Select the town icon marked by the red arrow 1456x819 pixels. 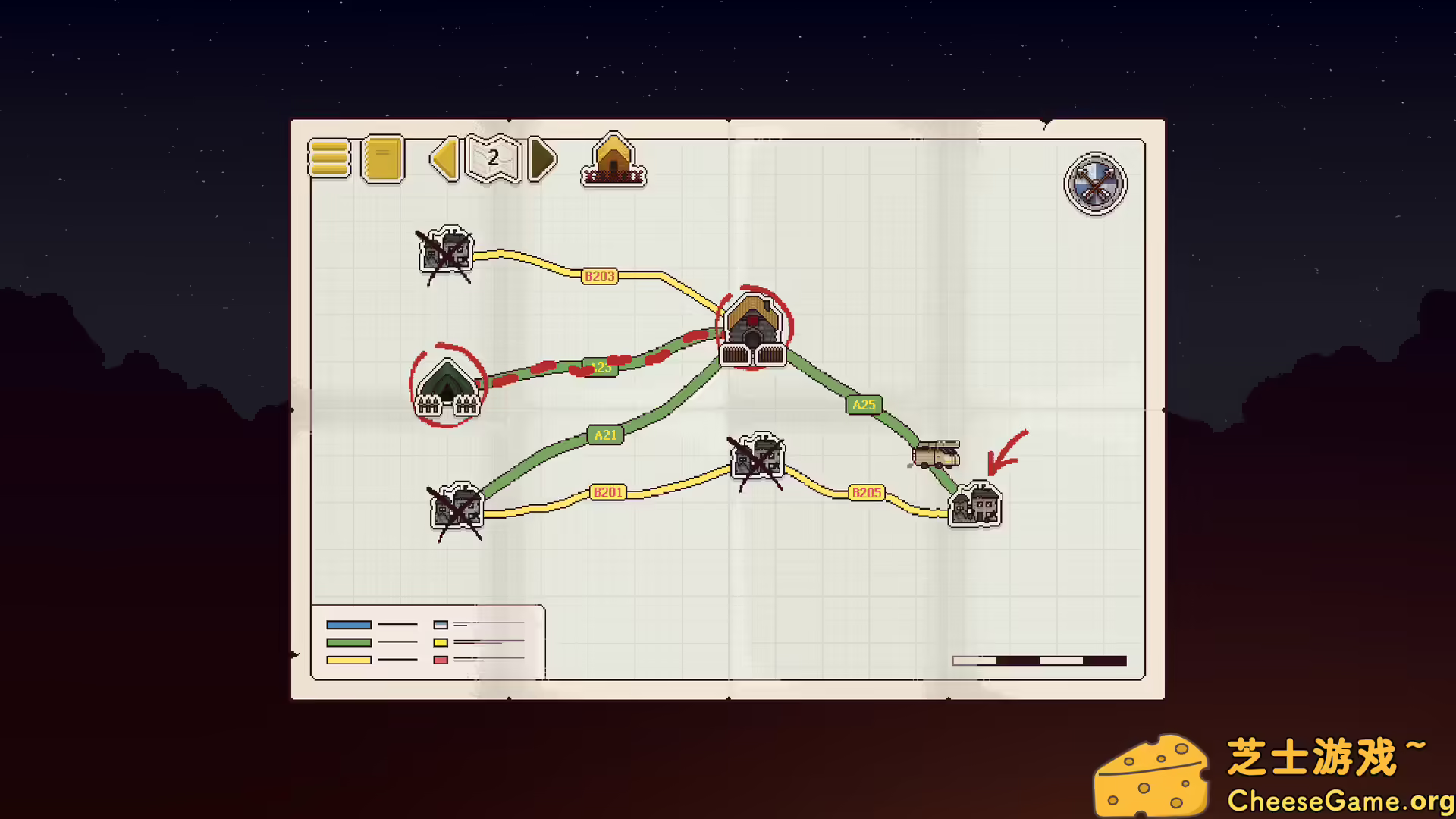tap(974, 504)
